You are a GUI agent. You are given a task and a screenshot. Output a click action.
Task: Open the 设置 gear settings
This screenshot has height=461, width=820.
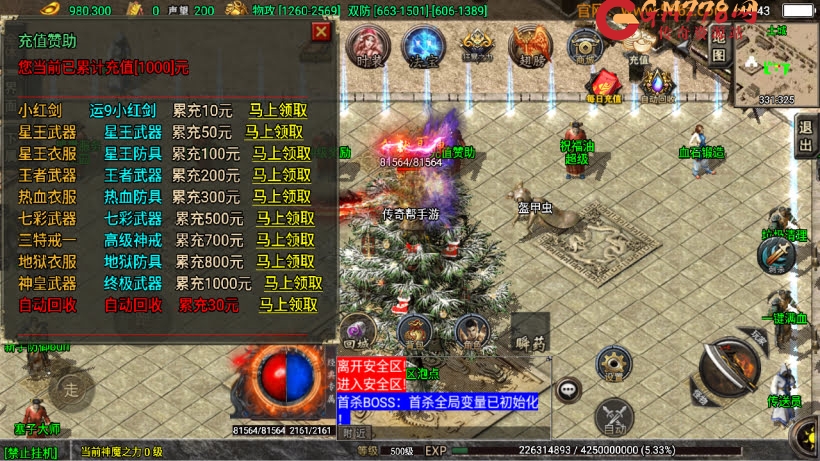pyautogui.click(x=612, y=365)
